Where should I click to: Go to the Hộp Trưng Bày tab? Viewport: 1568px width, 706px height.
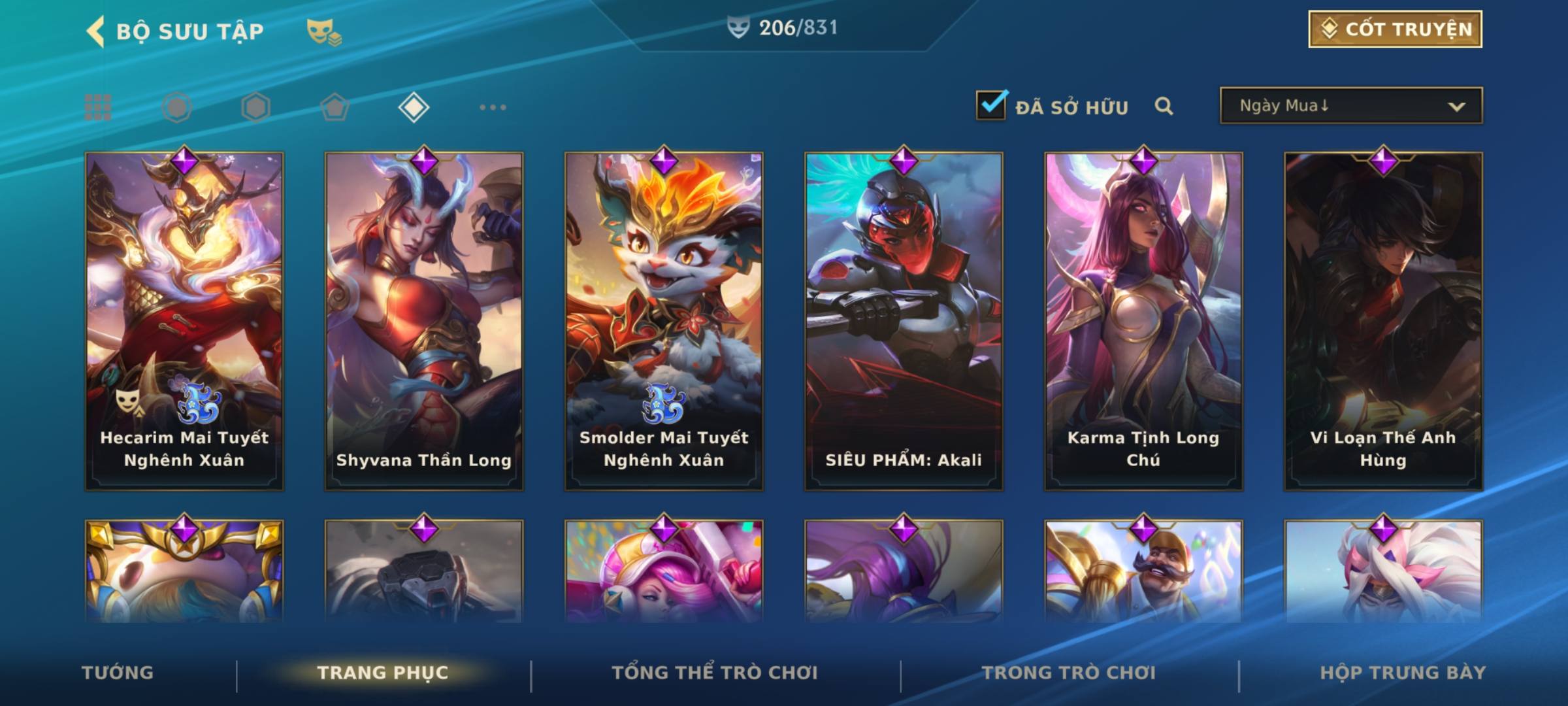click(1403, 673)
